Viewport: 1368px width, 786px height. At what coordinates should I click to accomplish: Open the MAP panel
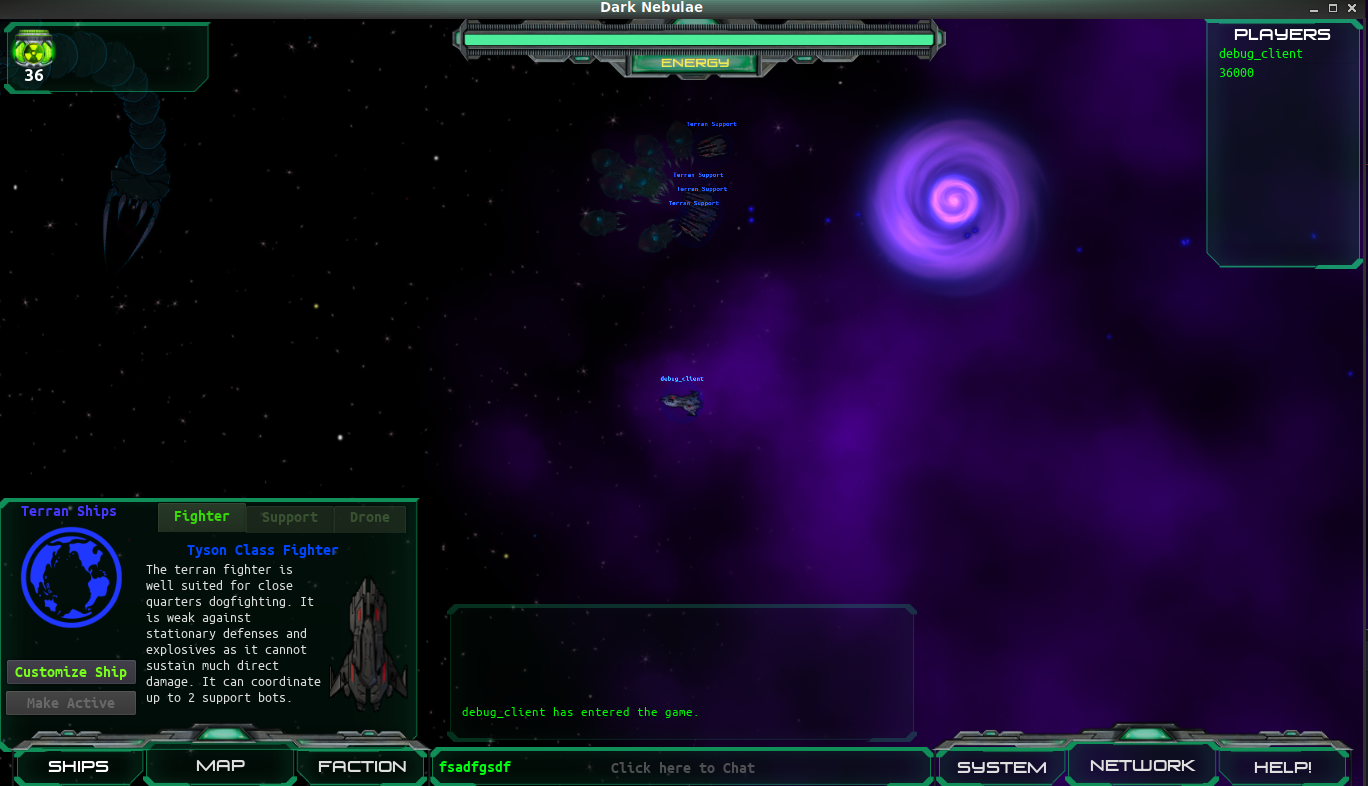point(220,765)
